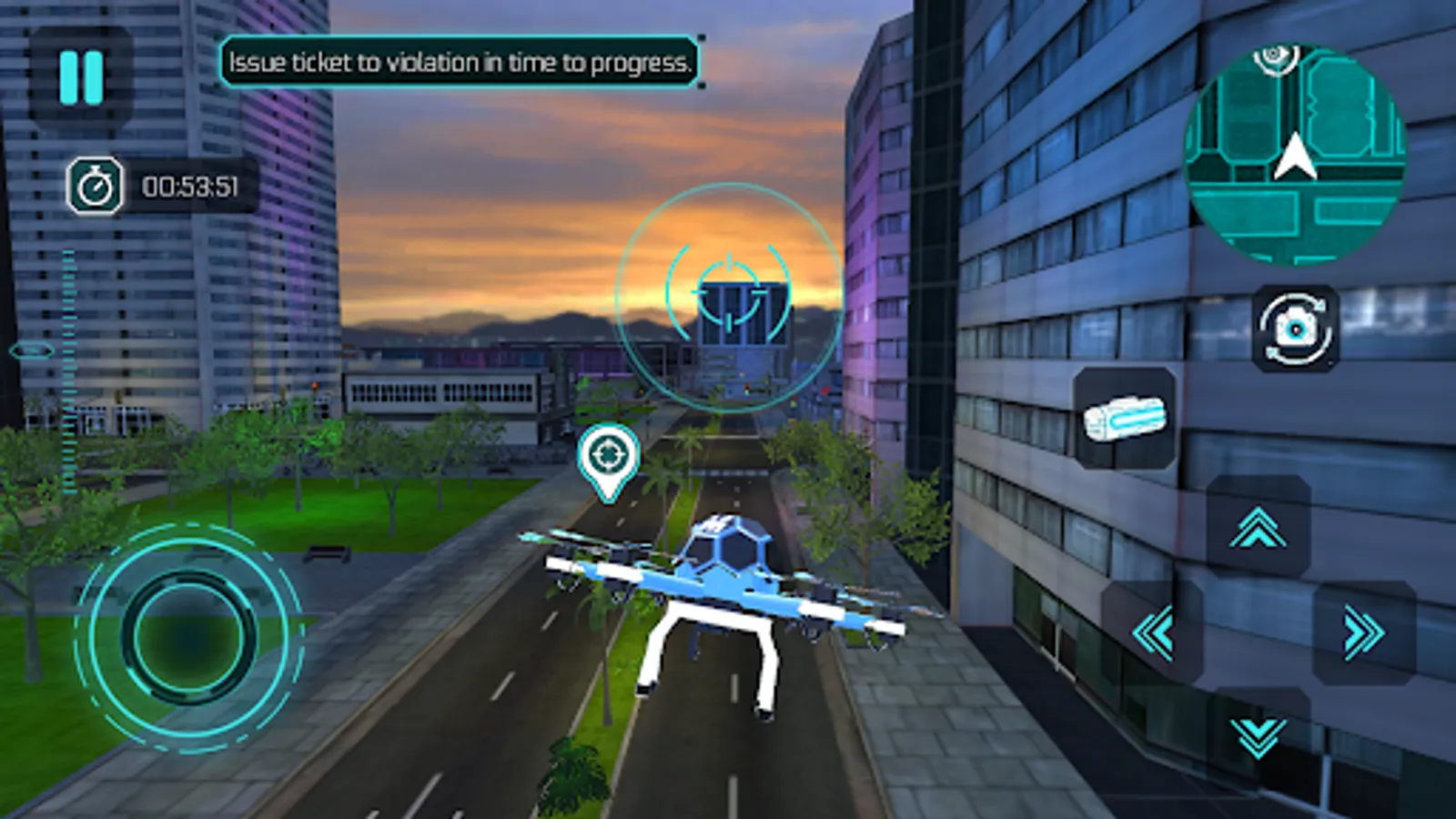The height and width of the screenshot is (819, 1456).
Task: Tap the pause button at top left
Action: [x=80, y=77]
